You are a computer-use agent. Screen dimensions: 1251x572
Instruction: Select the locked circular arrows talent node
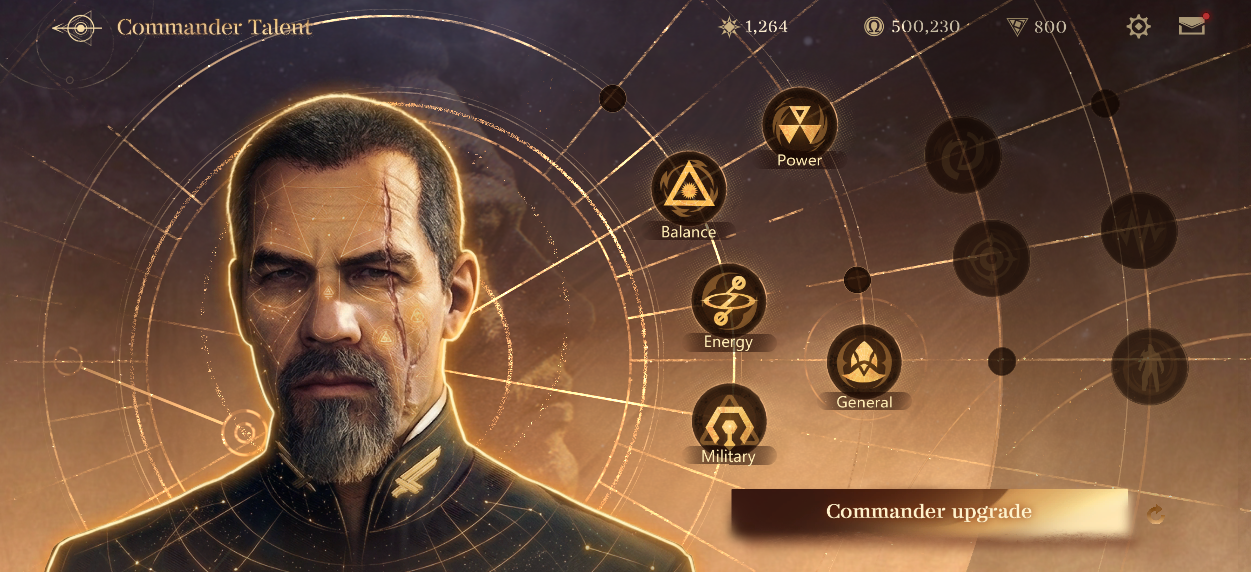click(x=962, y=154)
